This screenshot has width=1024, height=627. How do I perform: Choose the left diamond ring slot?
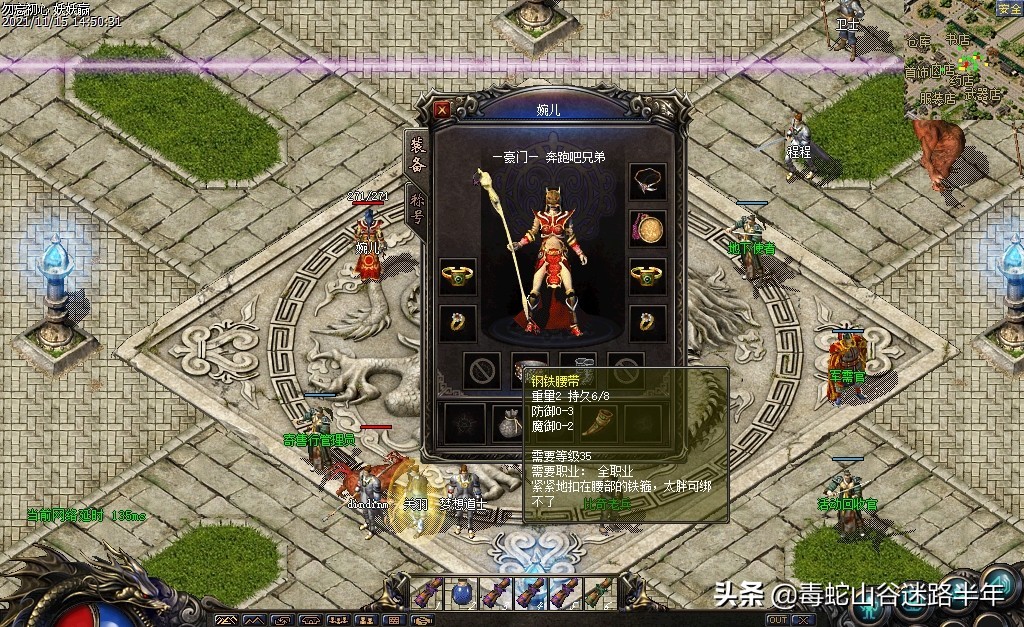coord(458,322)
